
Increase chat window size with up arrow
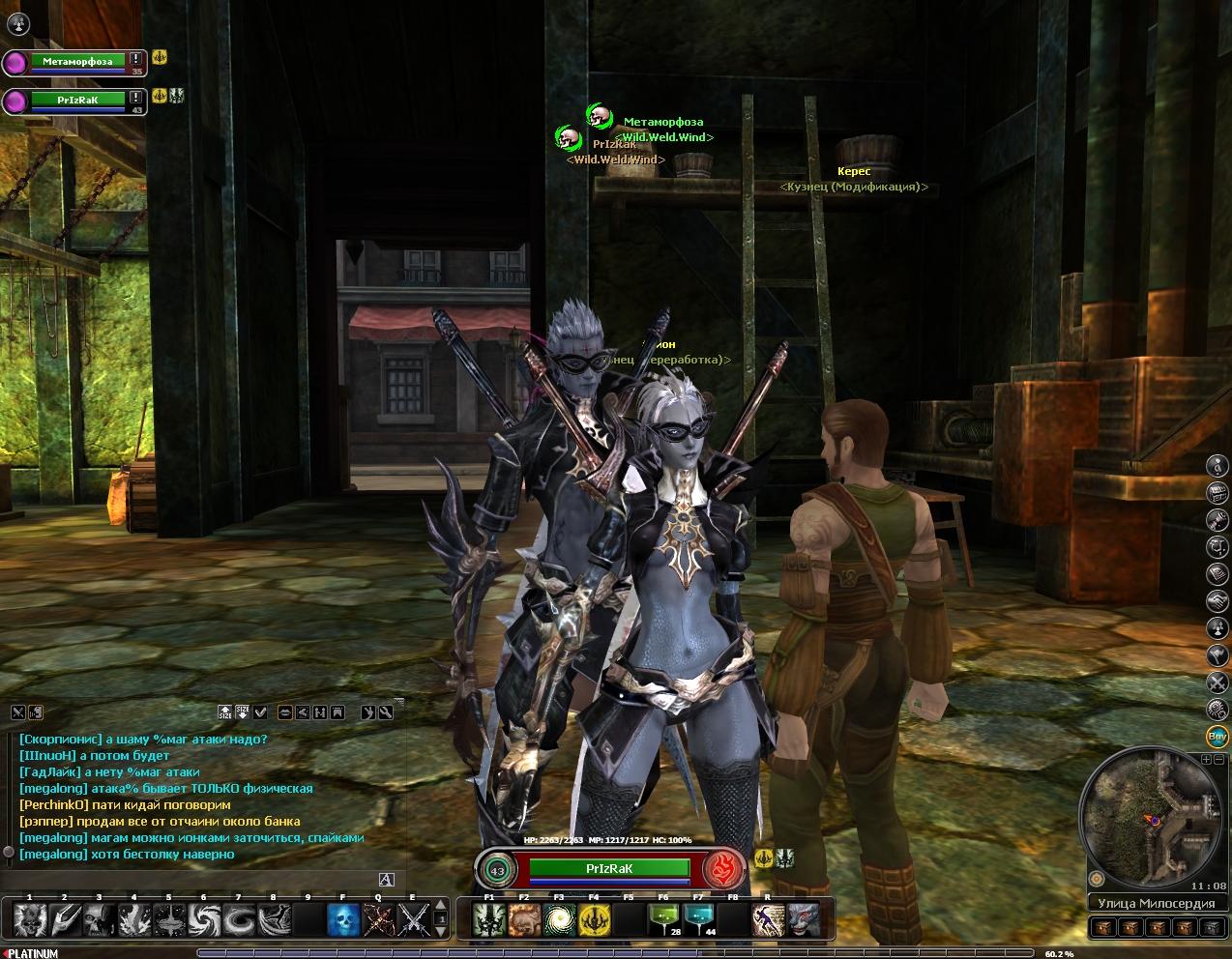(225, 712)
